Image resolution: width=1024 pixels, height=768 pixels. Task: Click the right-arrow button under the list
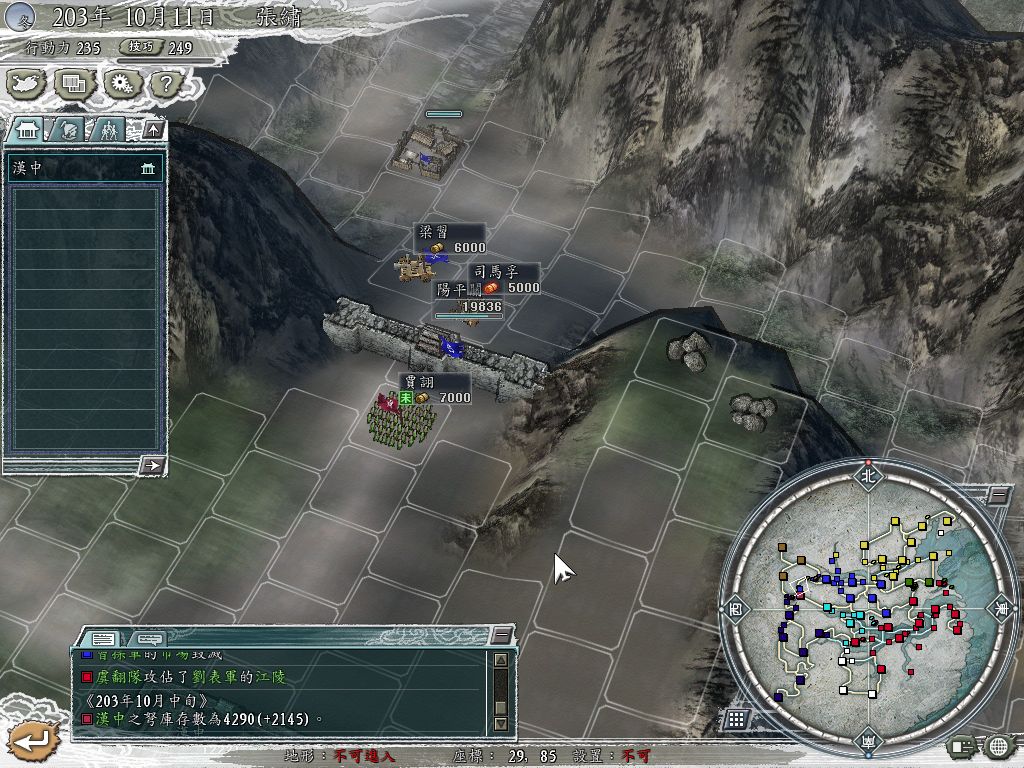pyautogui.click(x=153, y=465)
